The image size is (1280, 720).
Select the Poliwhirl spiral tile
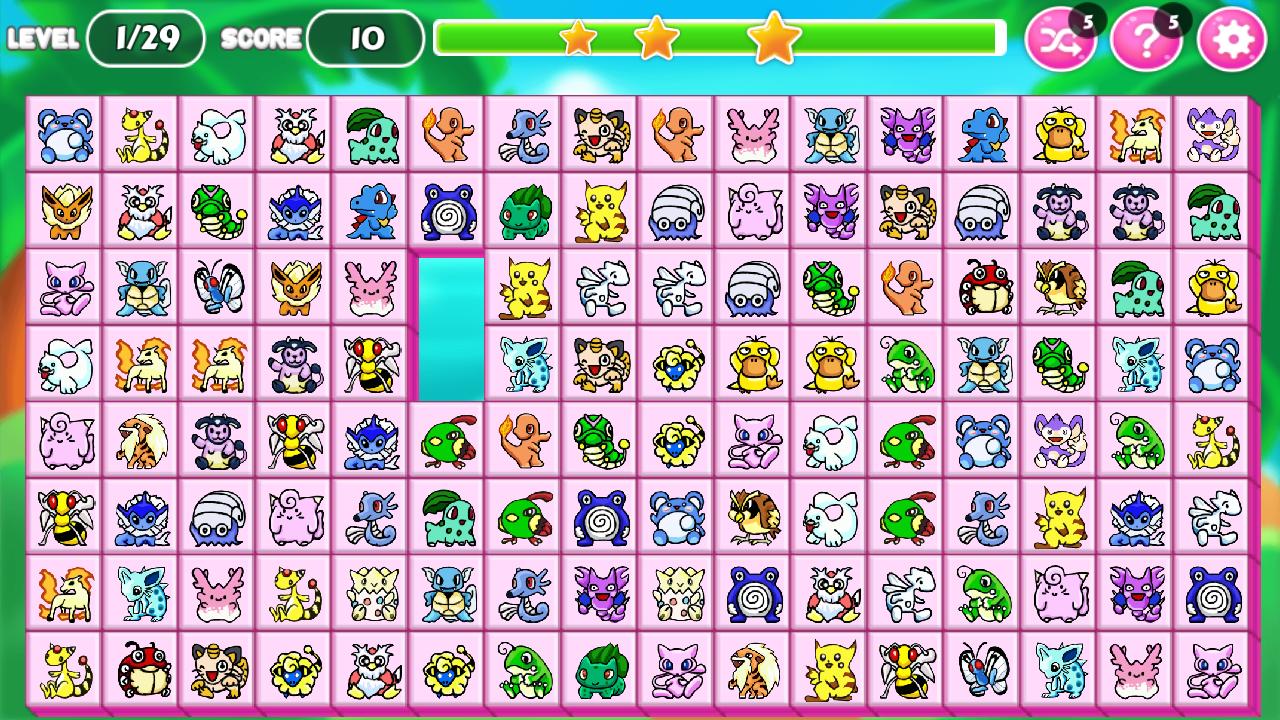click(446, 210)
